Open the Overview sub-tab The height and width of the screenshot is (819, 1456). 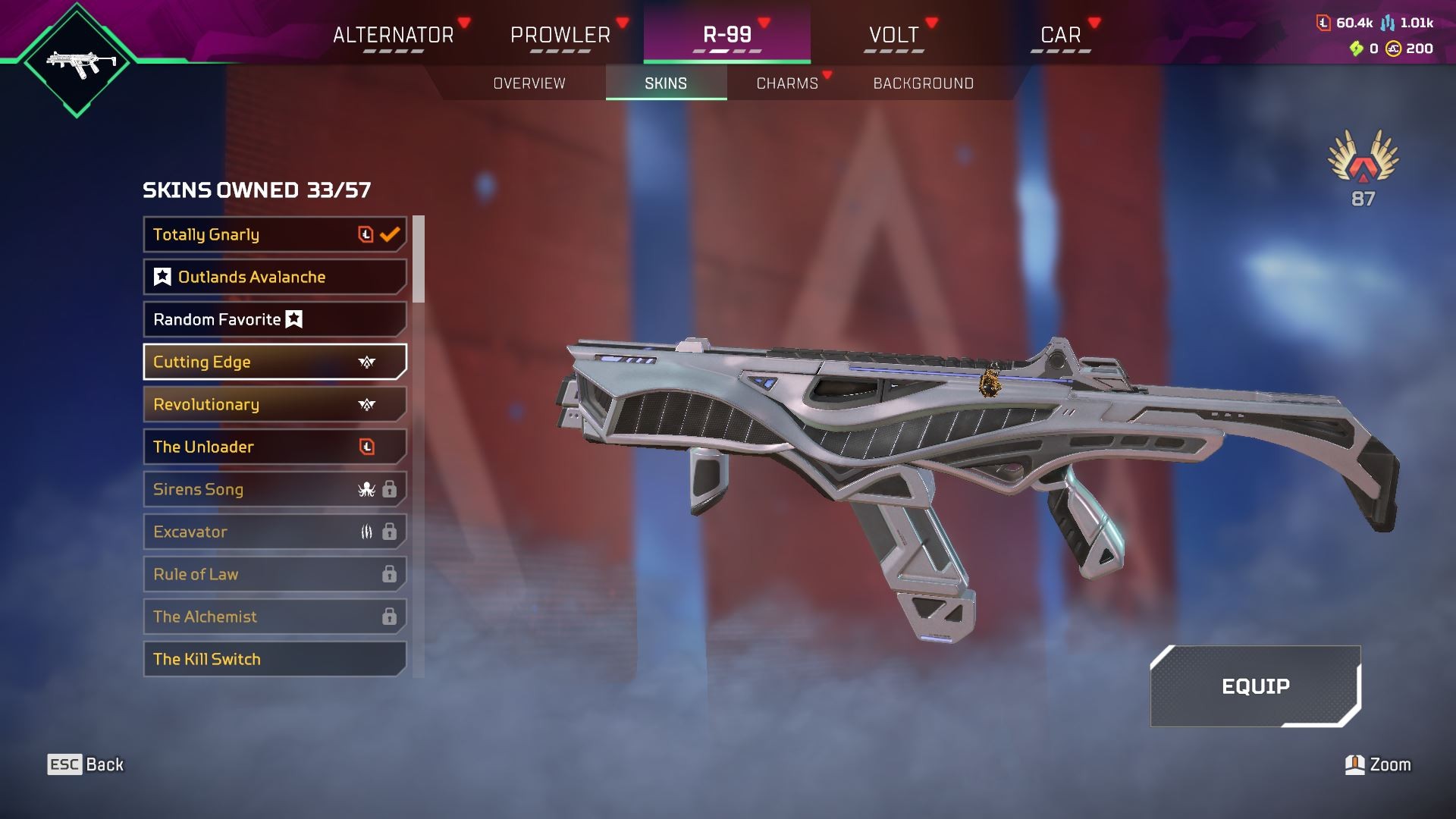point(529,83)
